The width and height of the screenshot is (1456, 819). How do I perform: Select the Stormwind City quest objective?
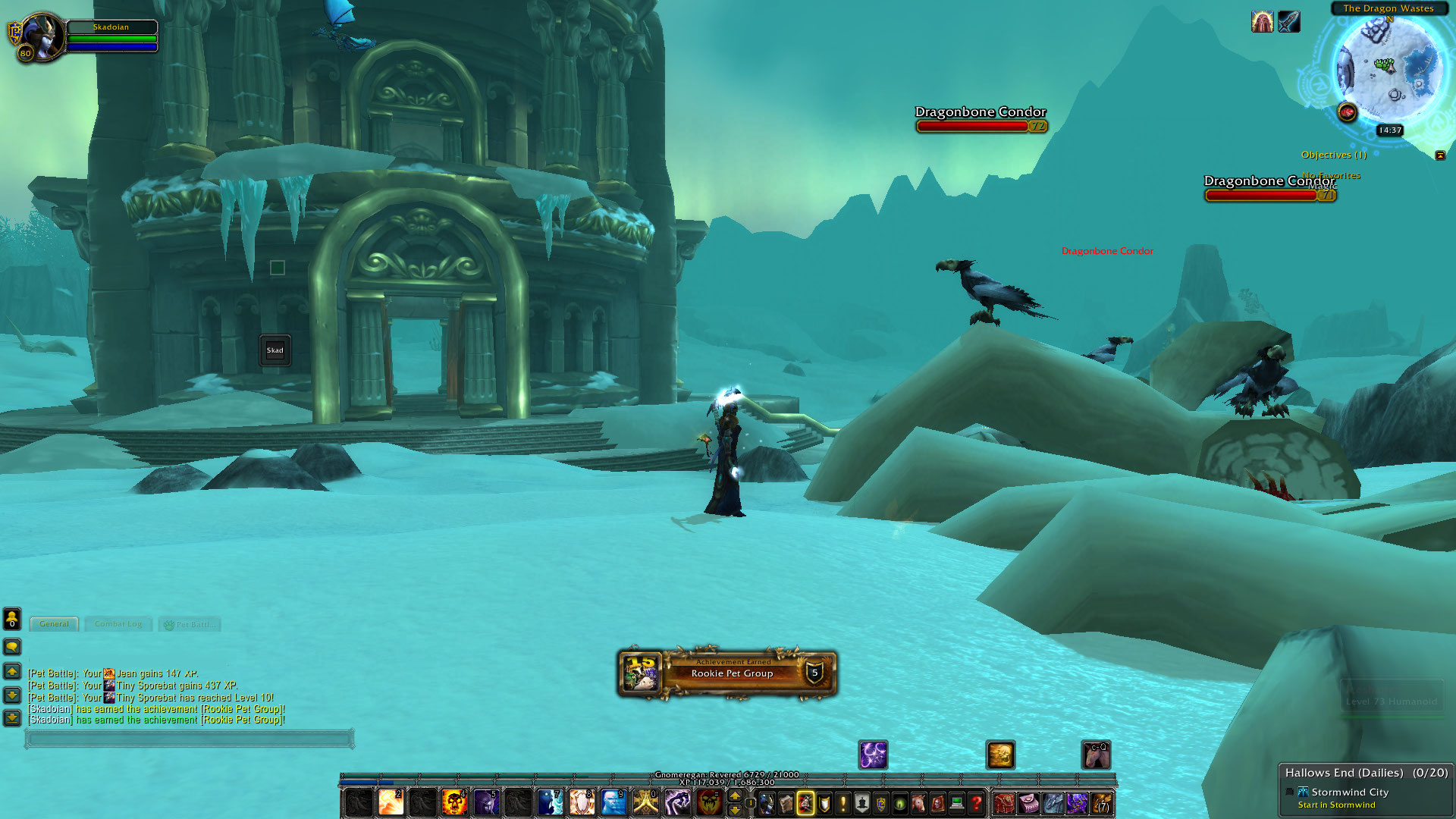(x=1350, y=792)
